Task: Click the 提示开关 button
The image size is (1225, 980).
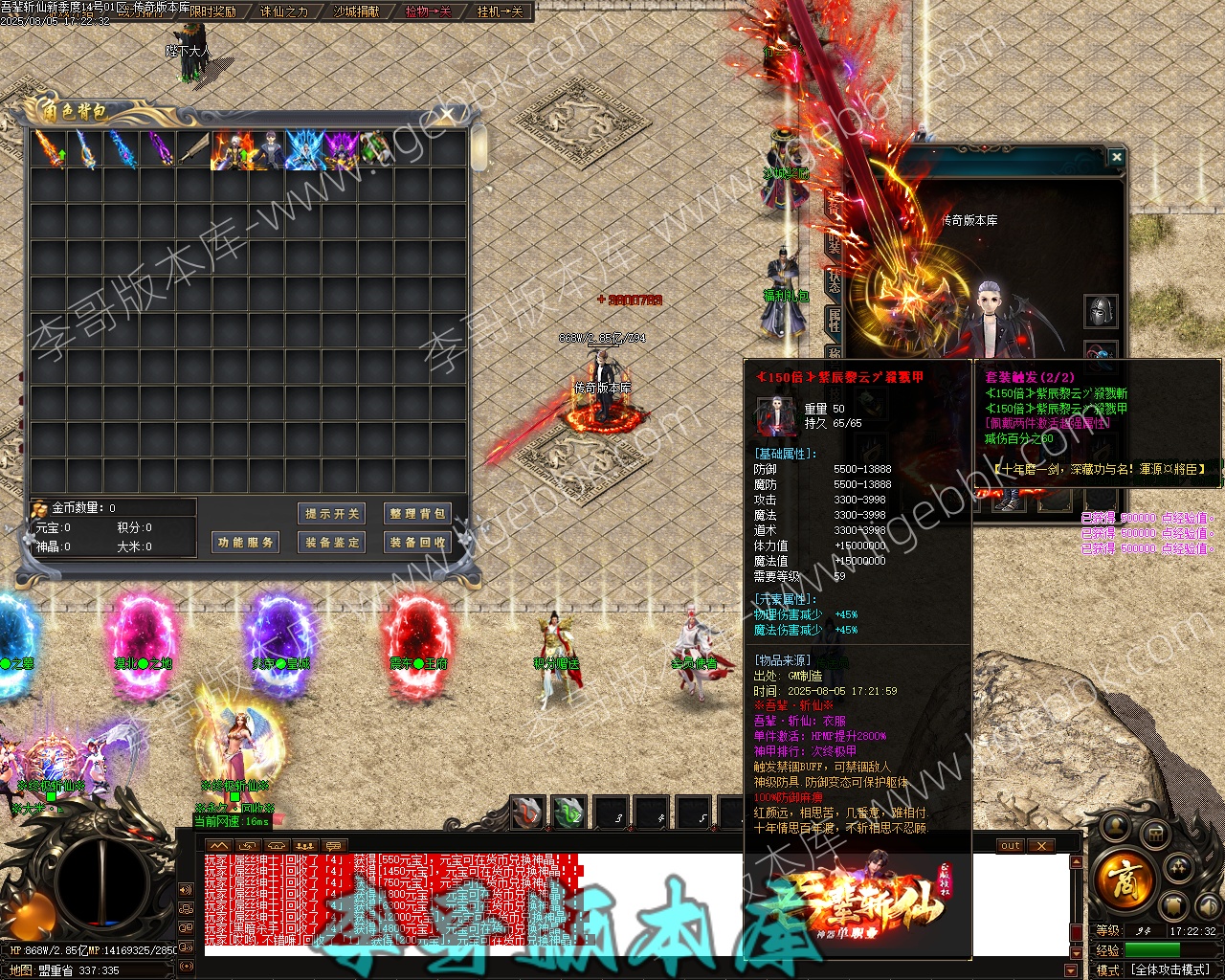Action: 332,514
